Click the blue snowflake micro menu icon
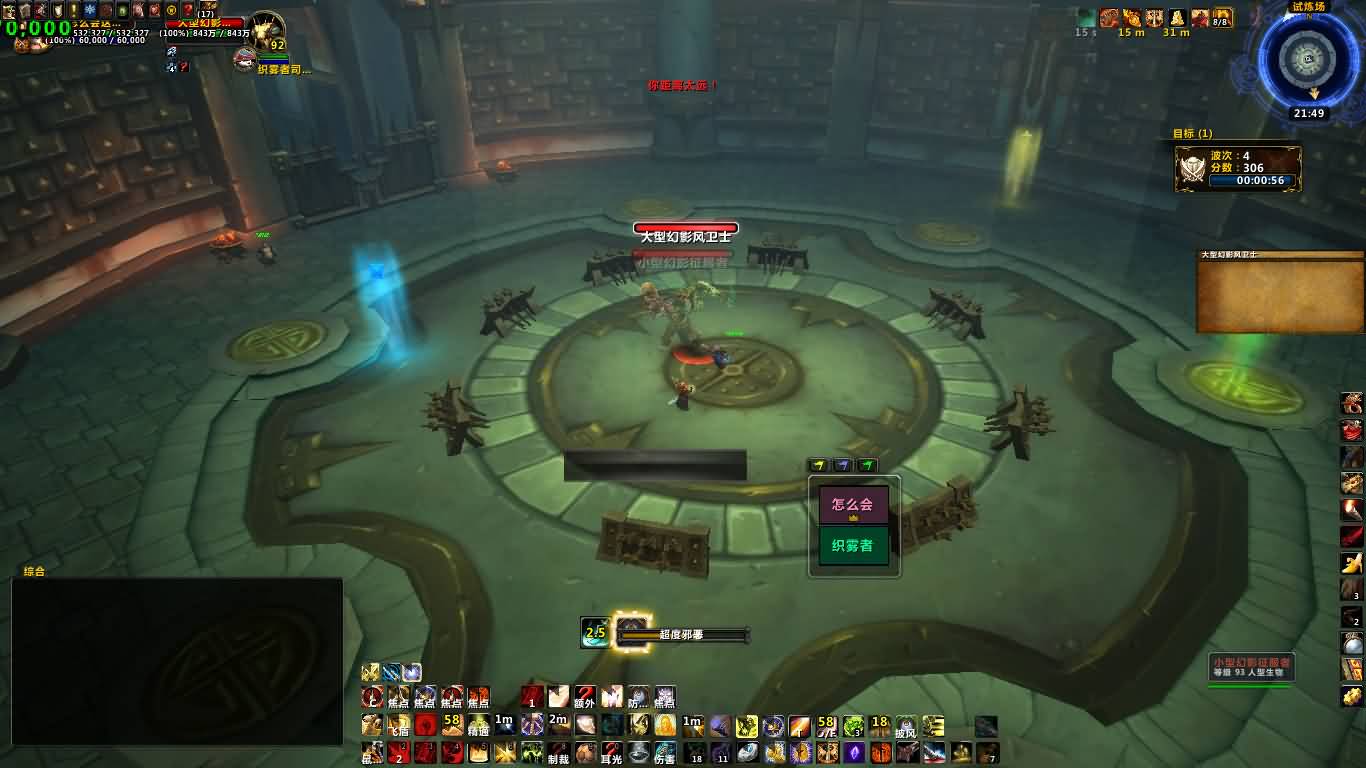1366x768 pixels. 89,10
